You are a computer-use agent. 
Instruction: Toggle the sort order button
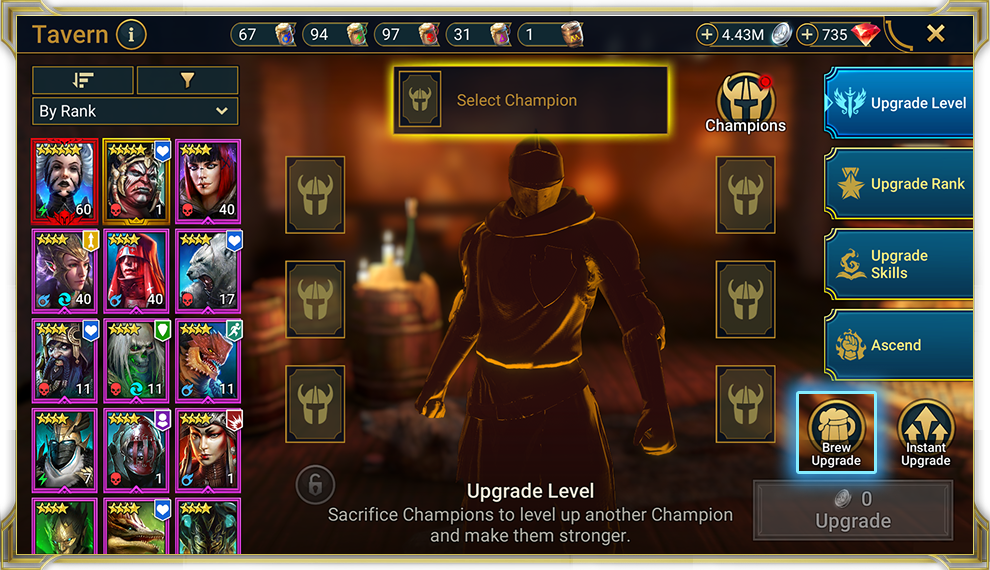pos(83,80)
